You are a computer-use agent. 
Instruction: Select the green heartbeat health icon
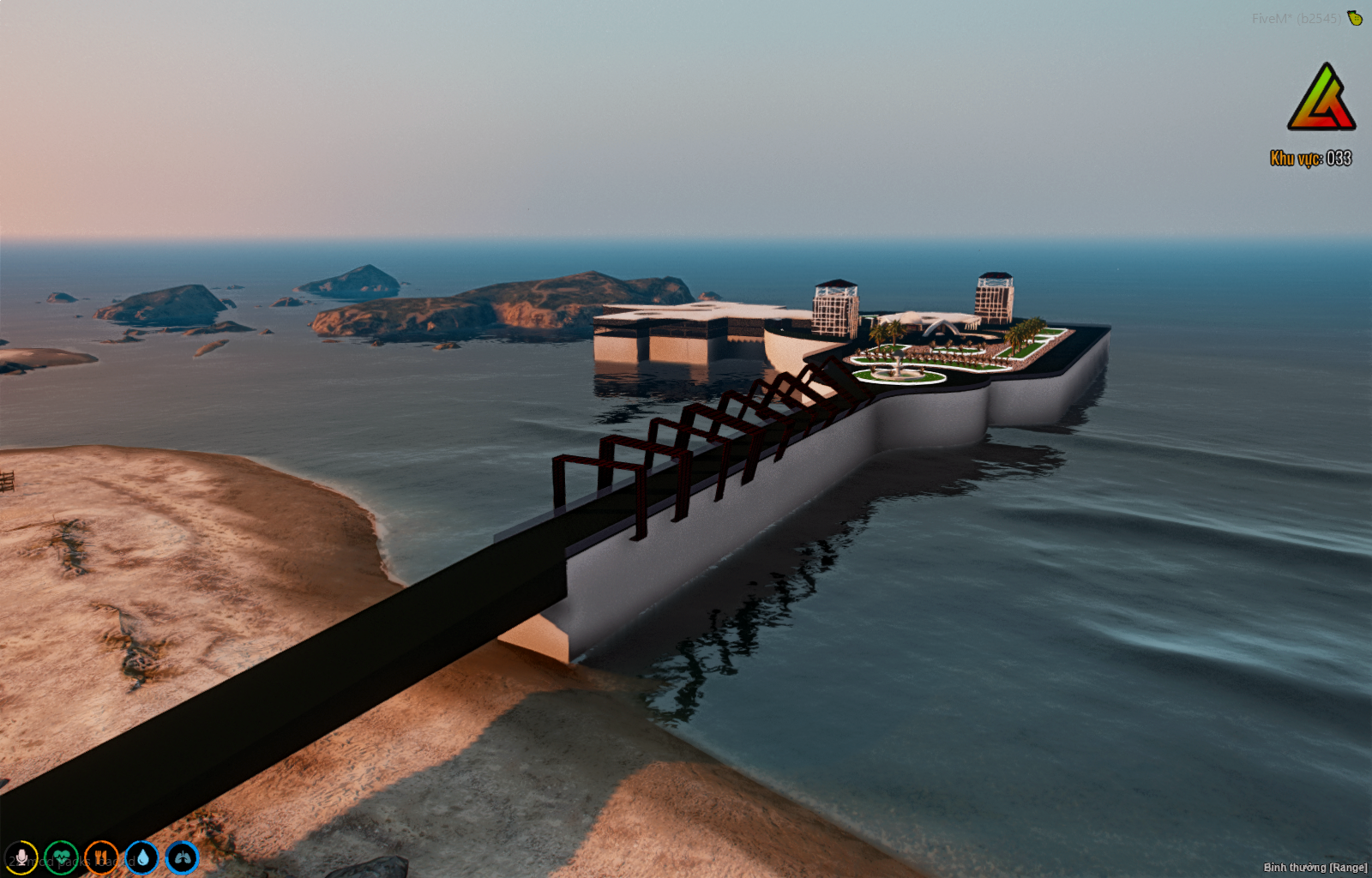61,857
